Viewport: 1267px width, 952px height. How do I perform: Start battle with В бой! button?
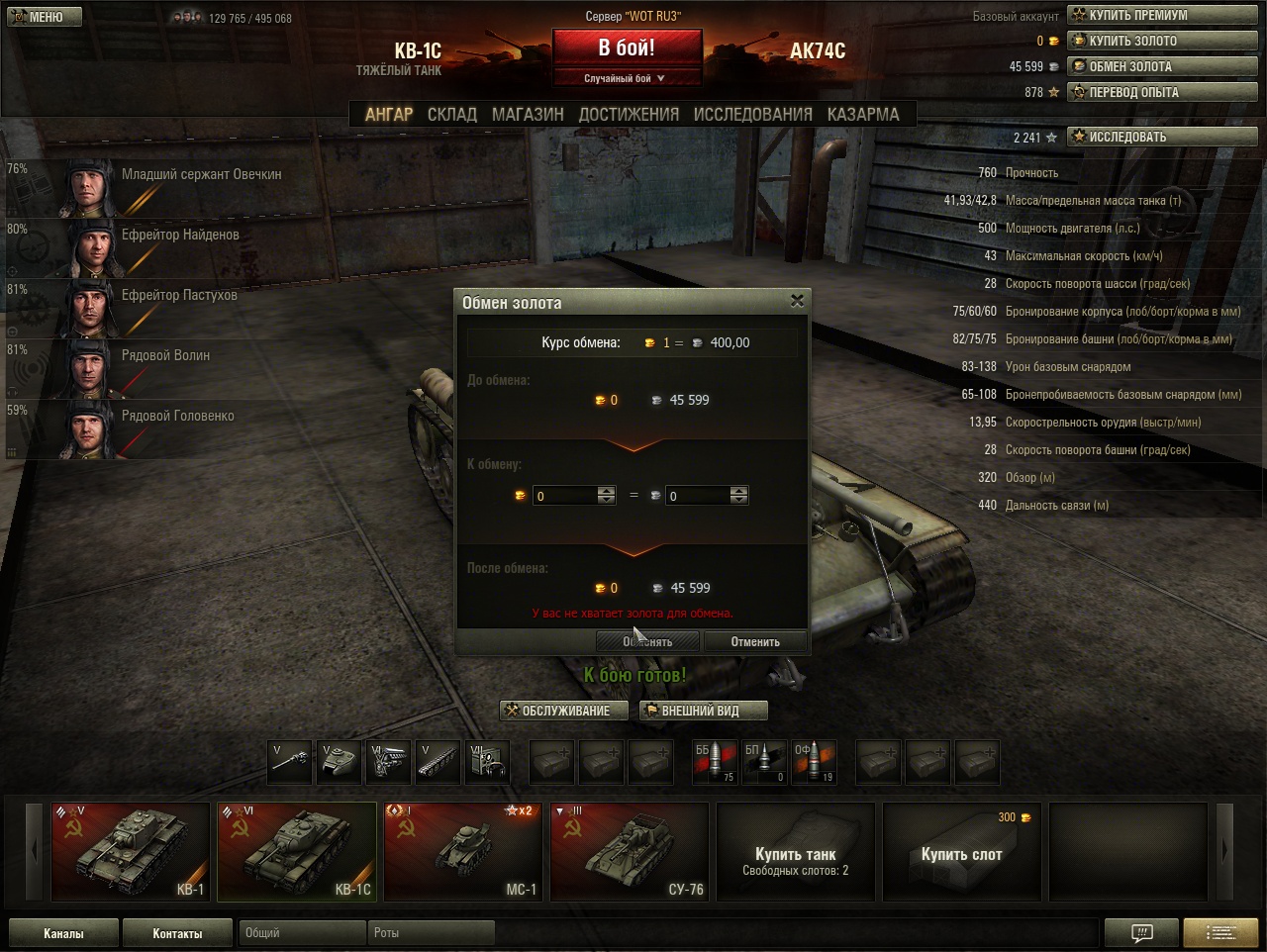[x=627, y=48]
